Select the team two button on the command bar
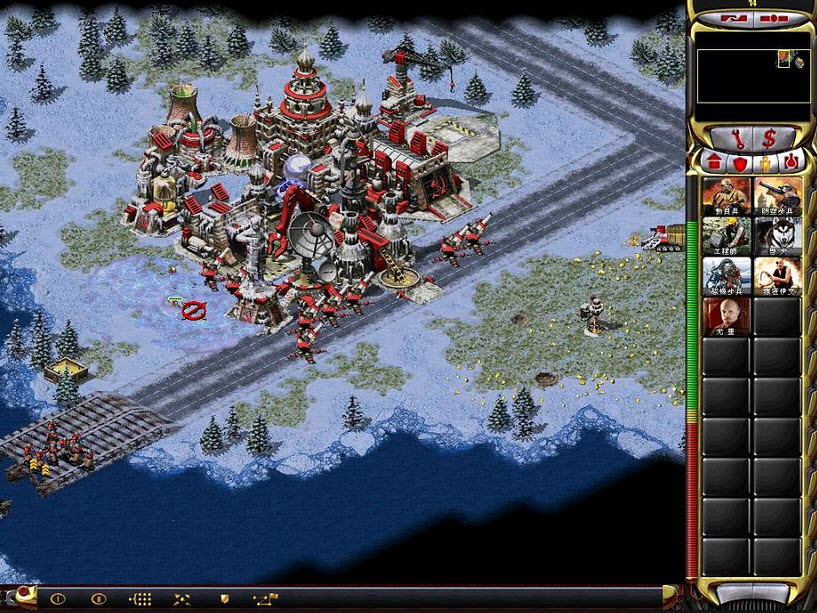 pyautogui.click(x=99, y=598)
